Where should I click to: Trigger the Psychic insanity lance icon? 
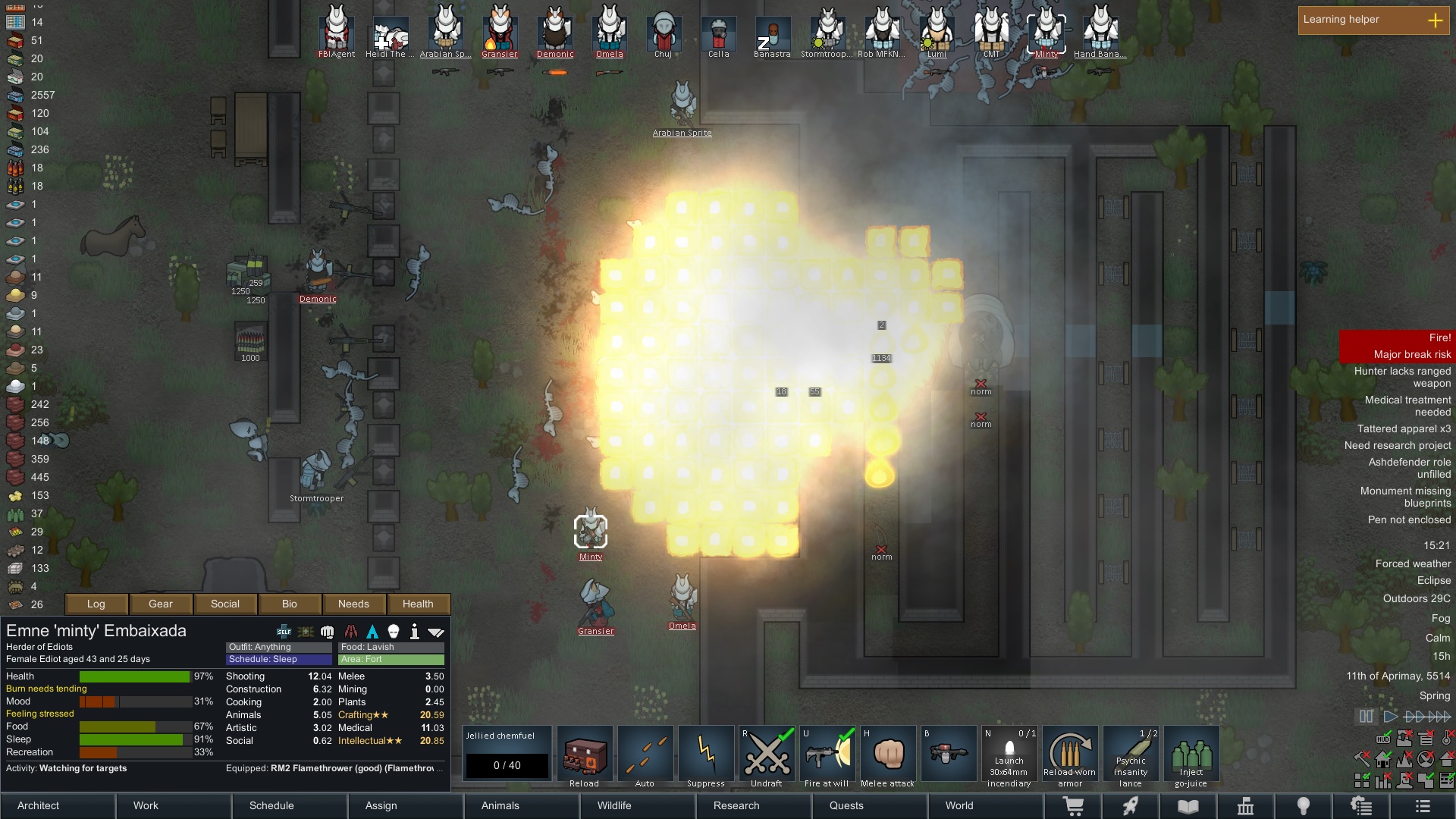click(x=1131, y=753)
